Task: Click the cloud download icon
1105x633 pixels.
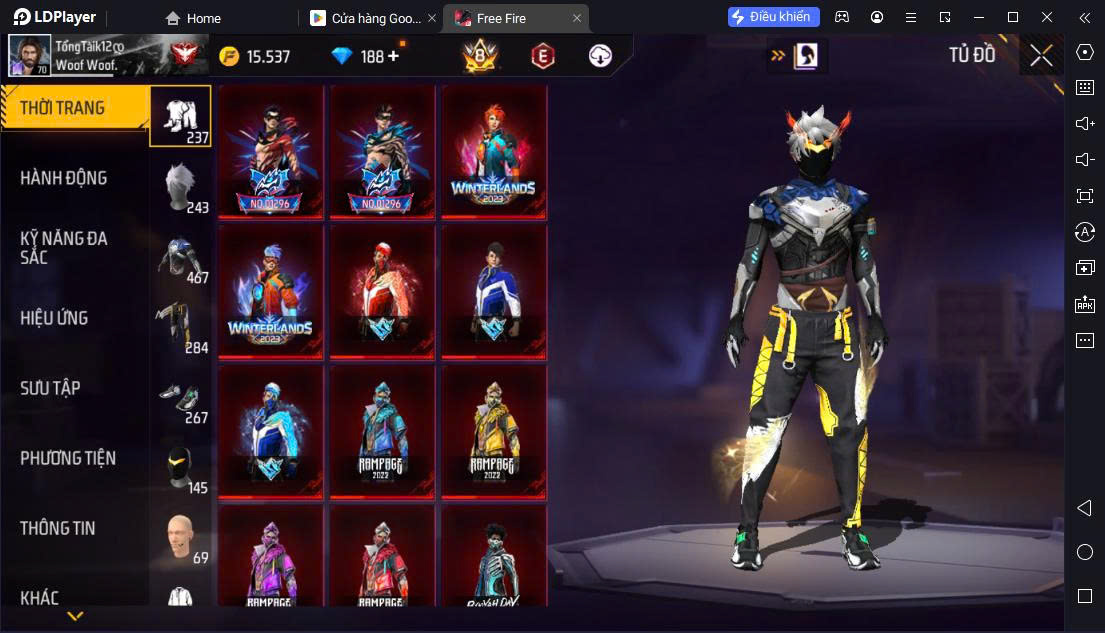Action: (x=600, y=56)
